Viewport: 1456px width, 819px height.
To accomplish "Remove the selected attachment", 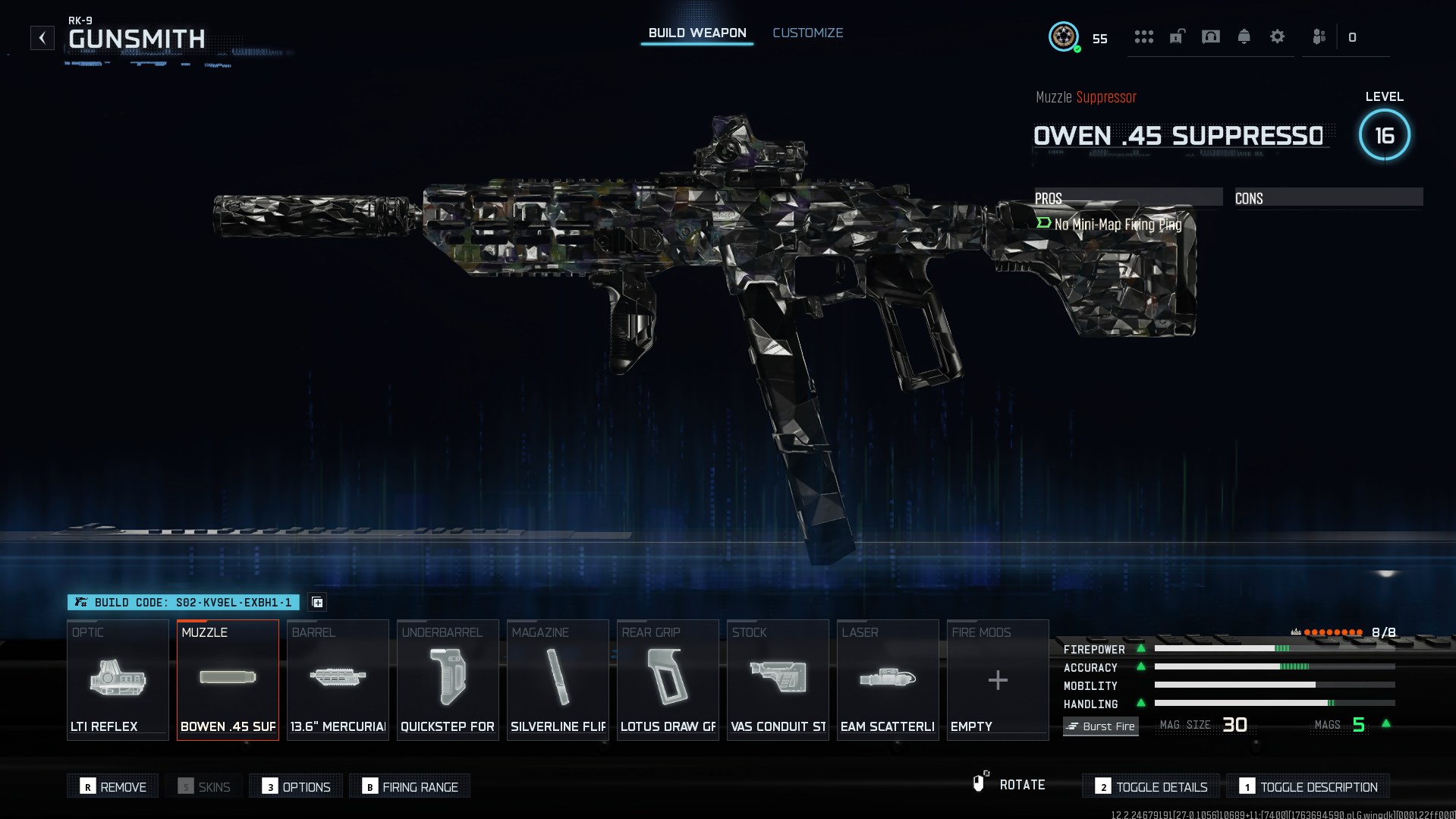I will tap(113, 786).
